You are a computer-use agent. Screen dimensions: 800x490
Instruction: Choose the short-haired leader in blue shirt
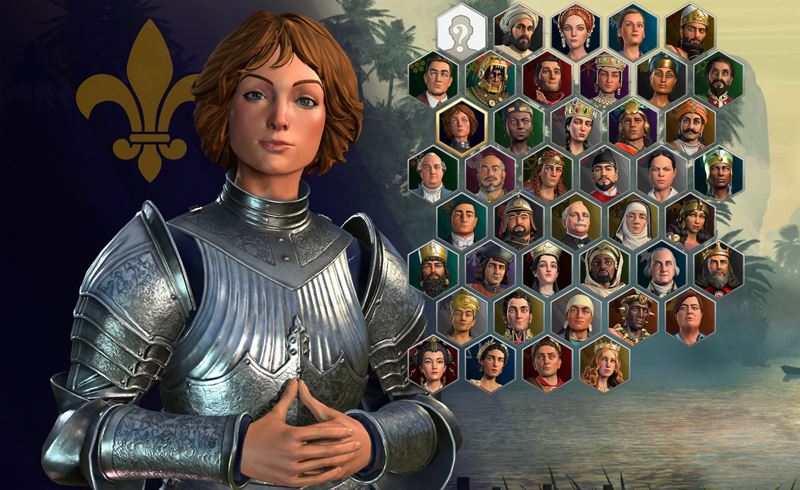pyautogui.click(x=690, y=315)
